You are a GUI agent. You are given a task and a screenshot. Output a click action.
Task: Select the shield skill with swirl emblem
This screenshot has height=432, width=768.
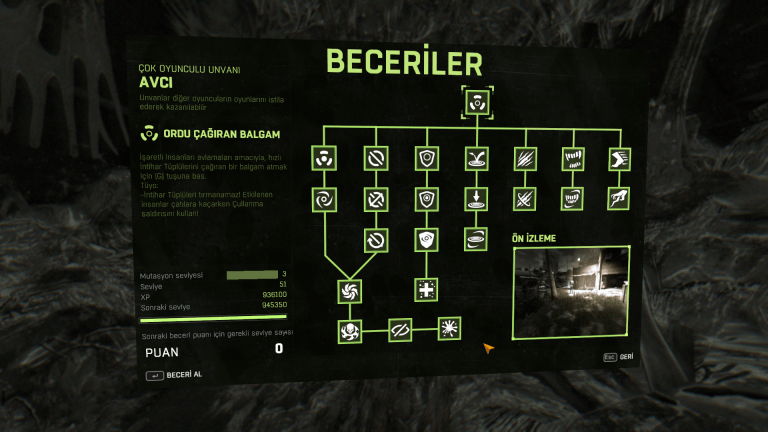426,240
